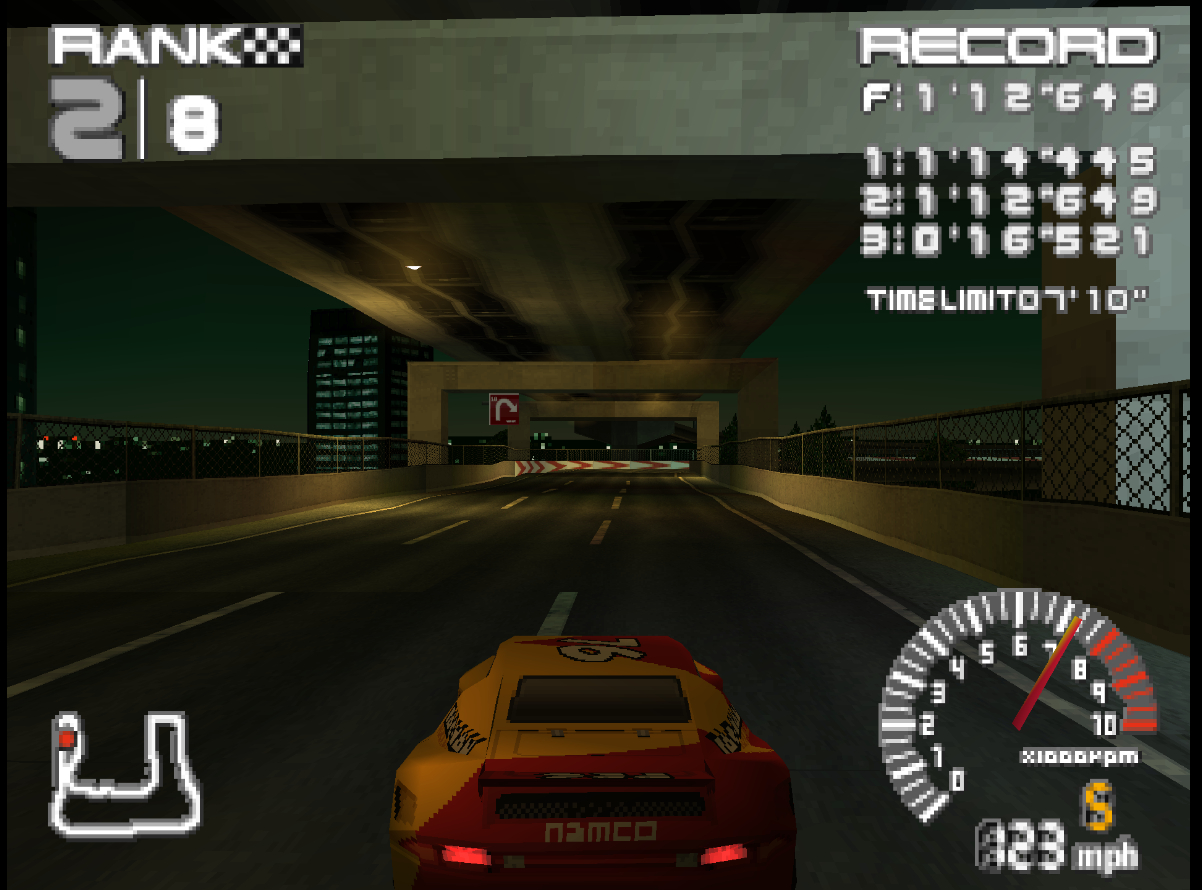The width and height of the screenshot is (1202, 890).
Task: Select the red player marker on the minimap
Action: [67, 739]
